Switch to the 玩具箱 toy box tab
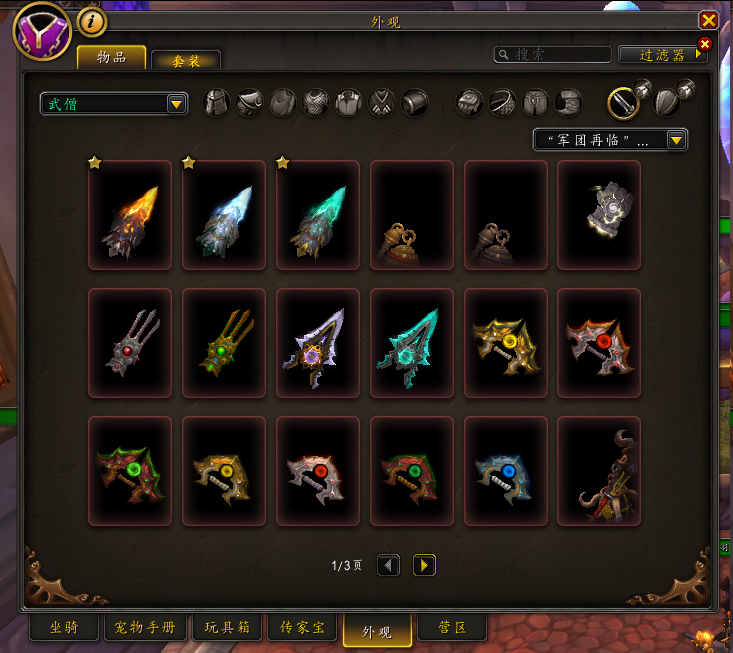733x653 pixels. [227, 628]
